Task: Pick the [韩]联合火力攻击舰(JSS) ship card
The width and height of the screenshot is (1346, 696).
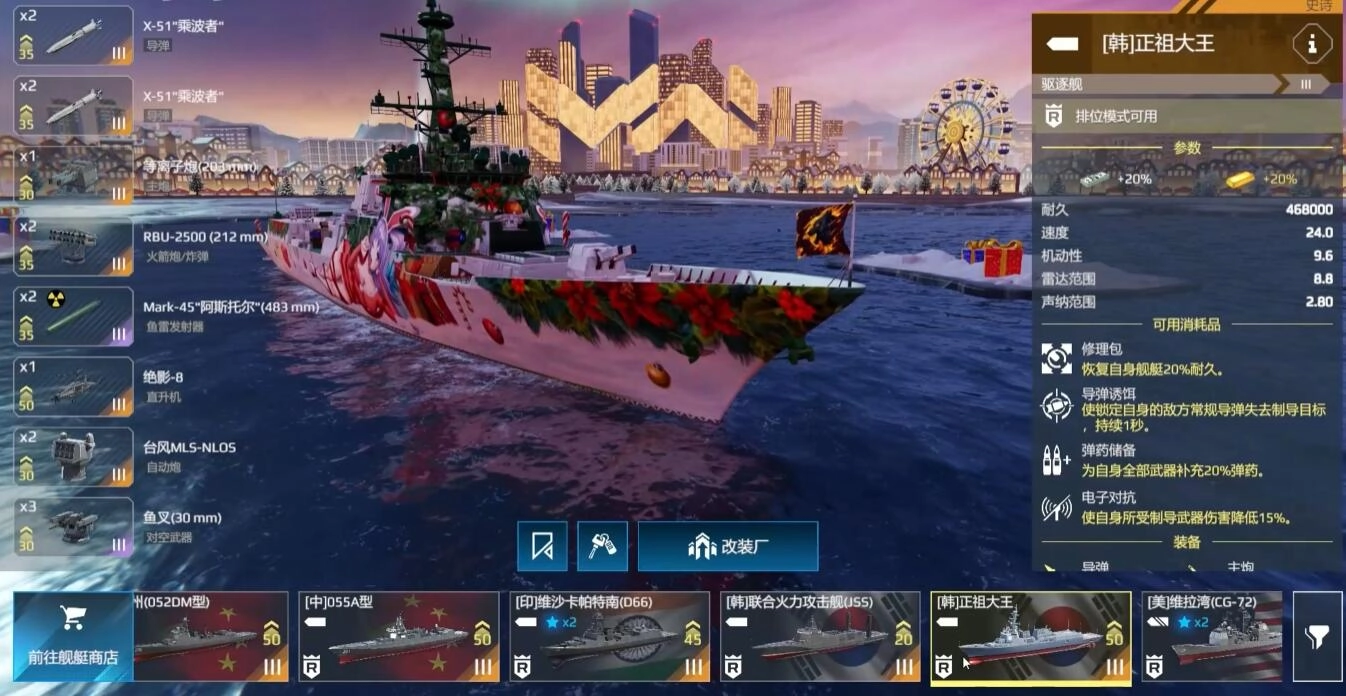Action: tap(820, 637)
